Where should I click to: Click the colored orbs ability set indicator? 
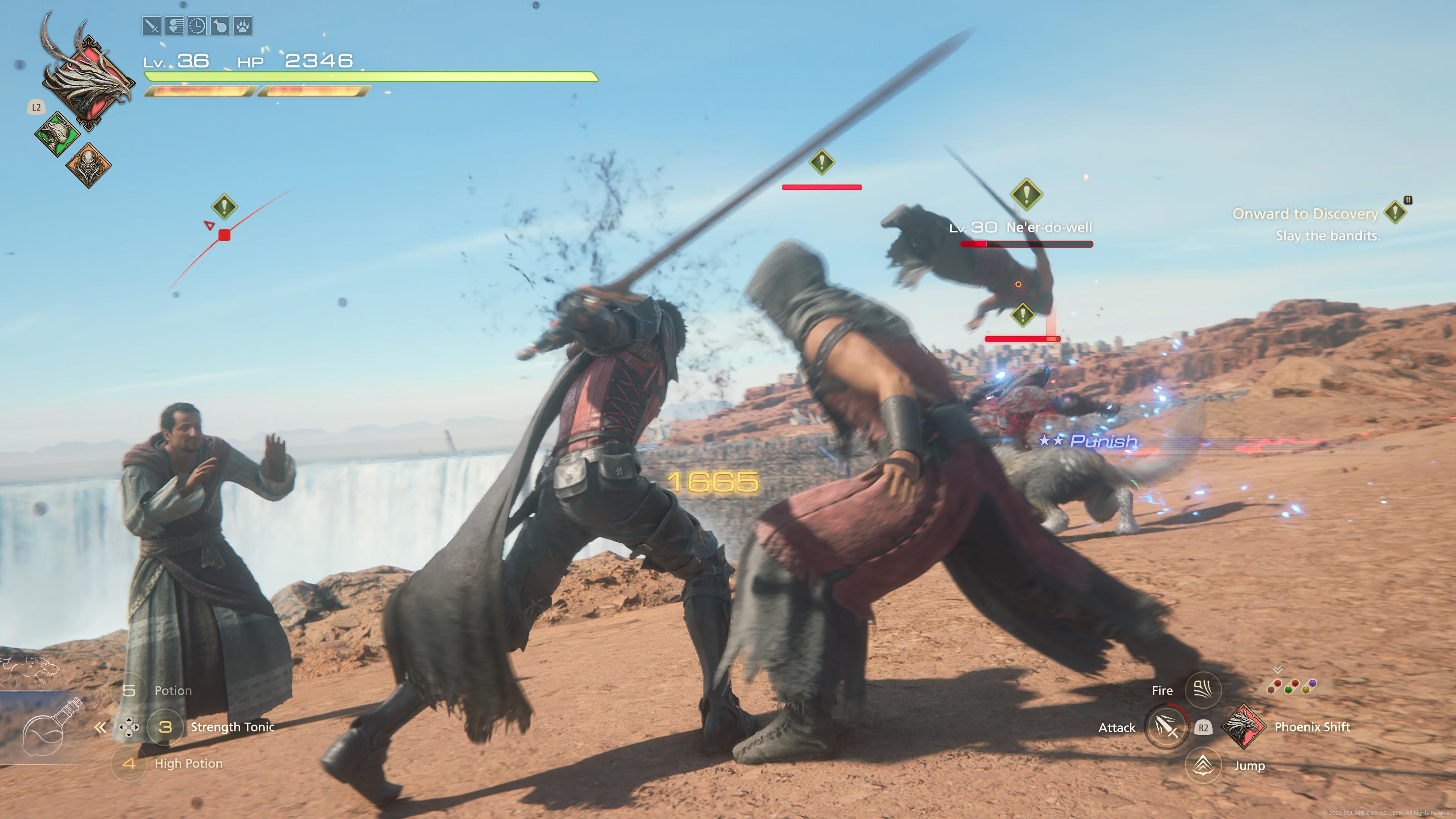click(1291, 687)
